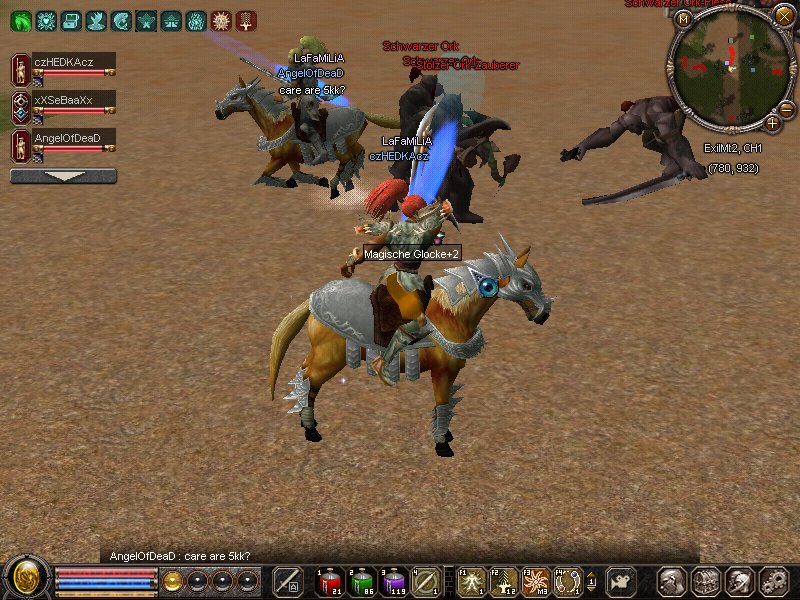Click the green horse buff icon
The height and width of the screenshot is (600, 800).
[19, 20]
